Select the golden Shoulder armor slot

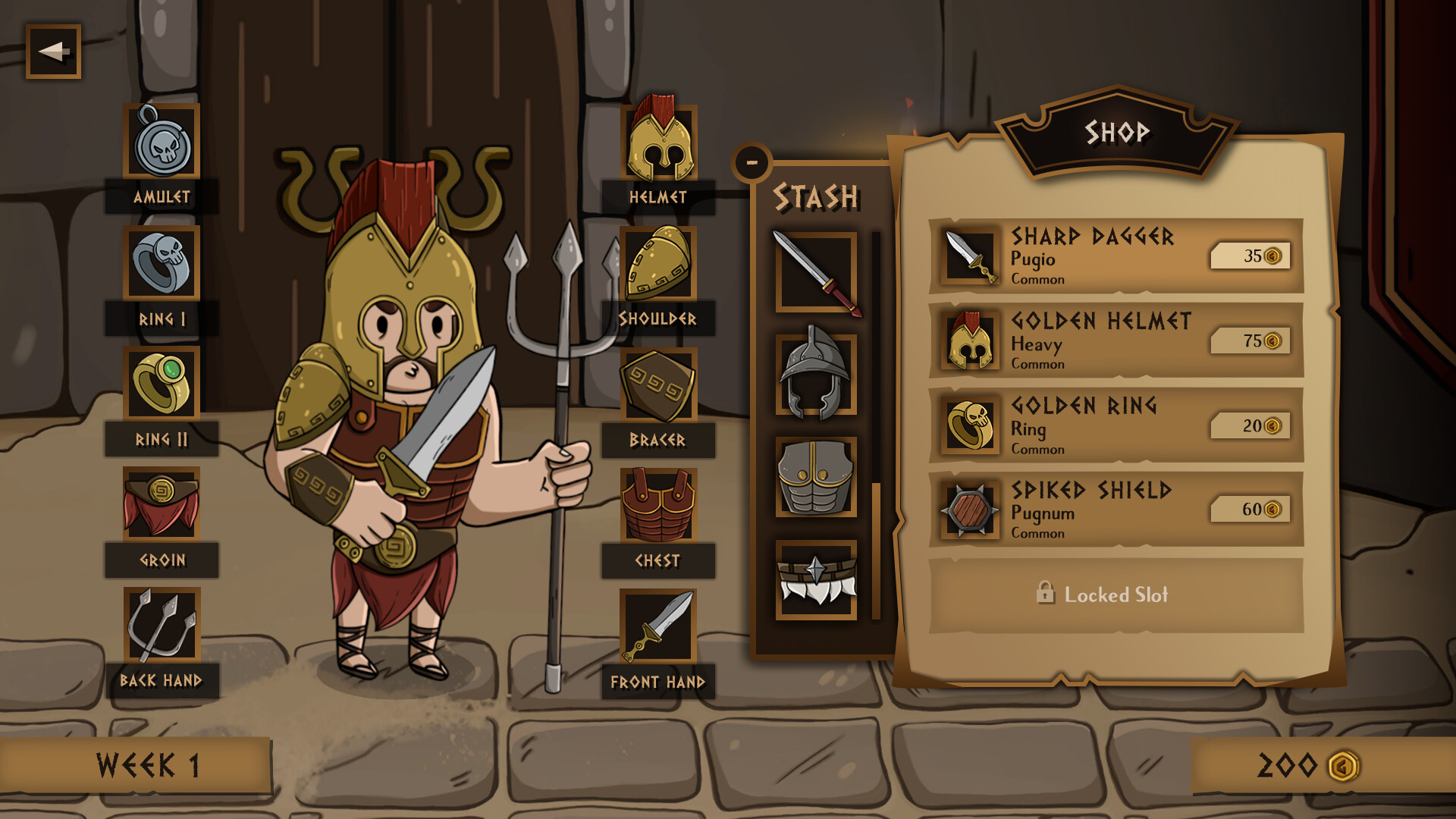click(x=658, y=265)
